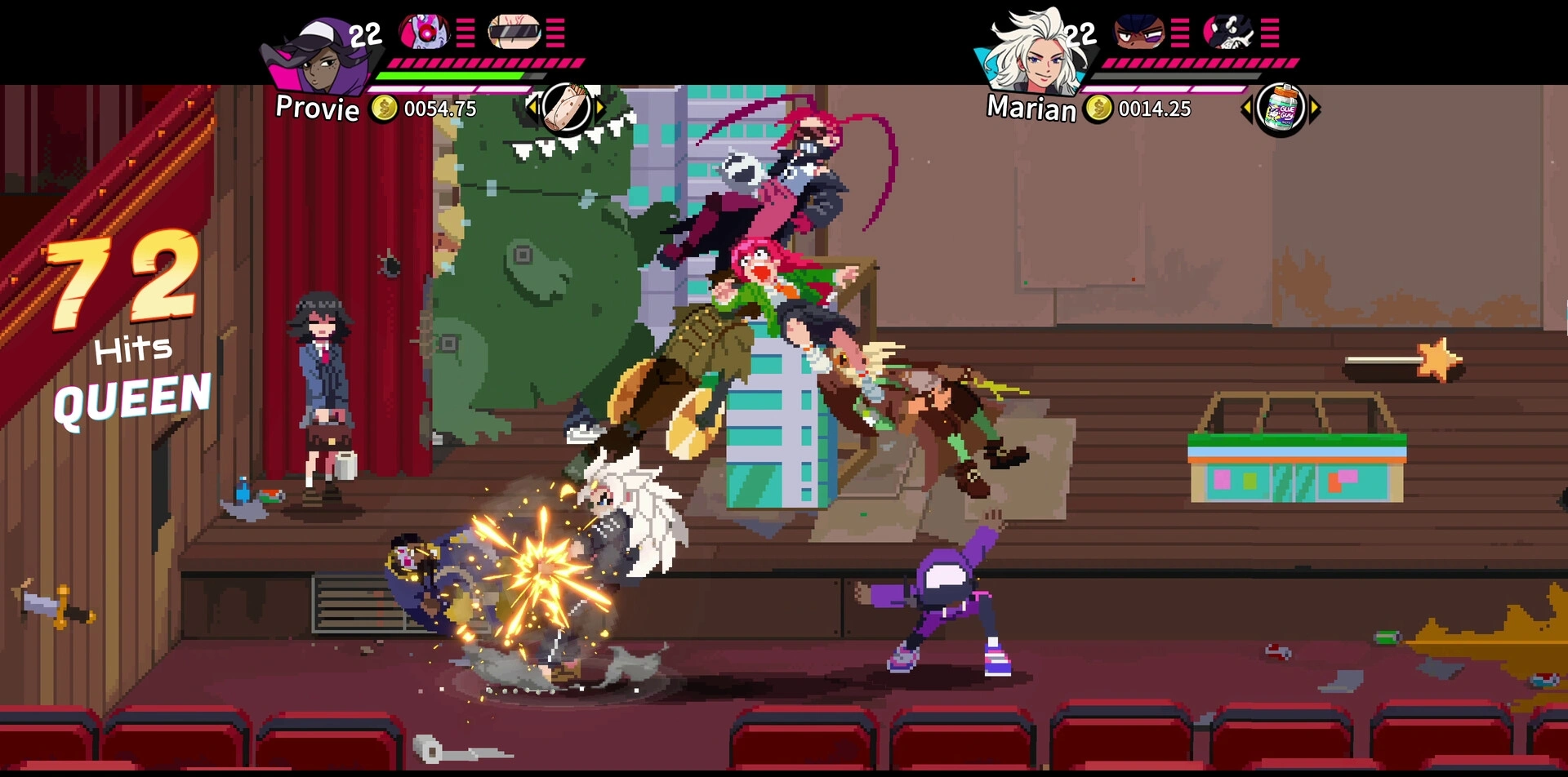
Task: Switch Marian's item with the right arrow
Action: pyautogui.click(x=1315, y=109)
